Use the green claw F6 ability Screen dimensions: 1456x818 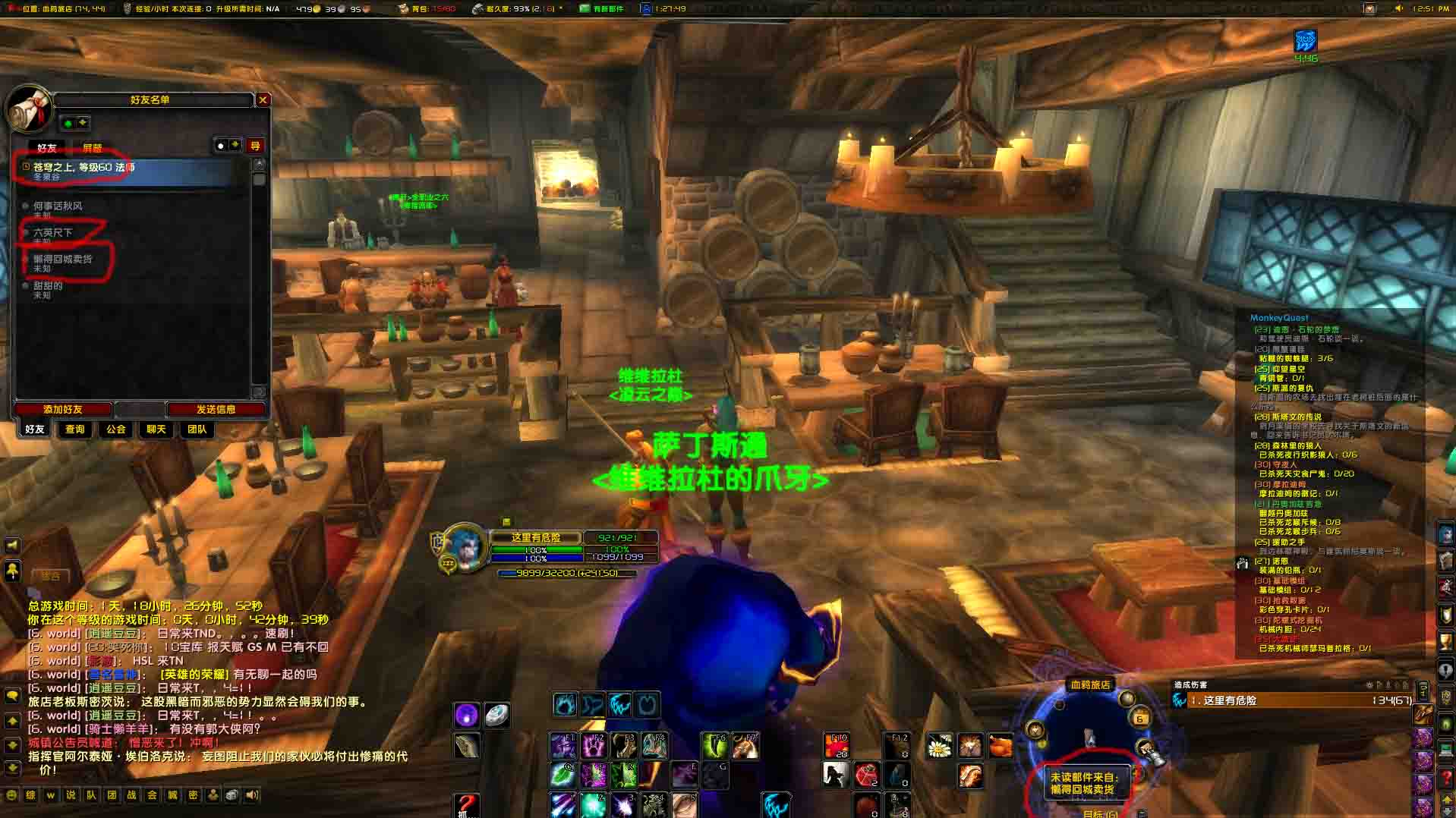tap(714, 746)
